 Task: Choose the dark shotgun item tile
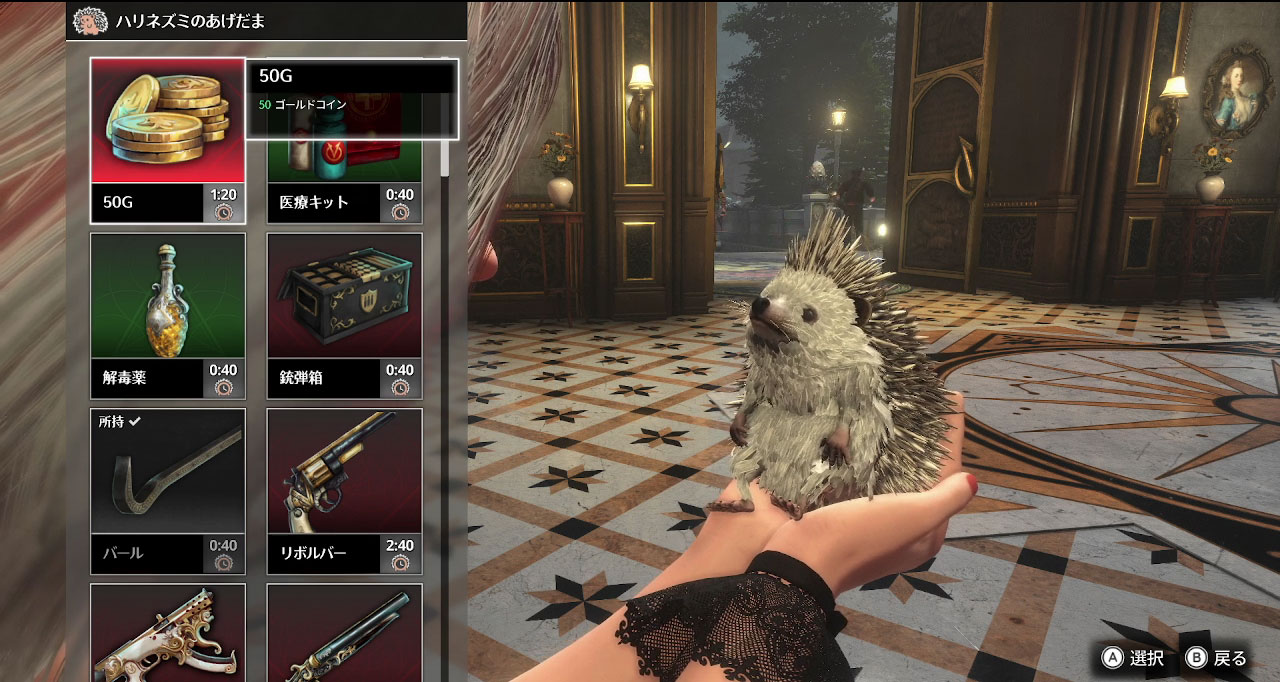(x=344, y=635)
